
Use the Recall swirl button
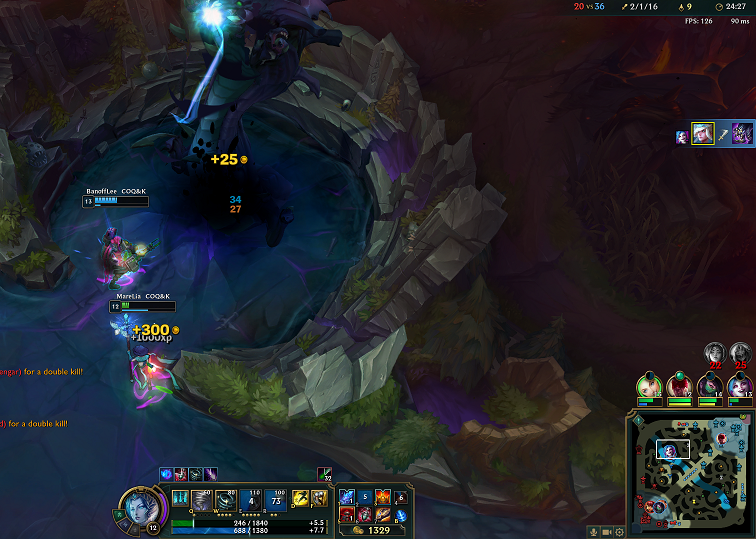click(x=401, y=516)
